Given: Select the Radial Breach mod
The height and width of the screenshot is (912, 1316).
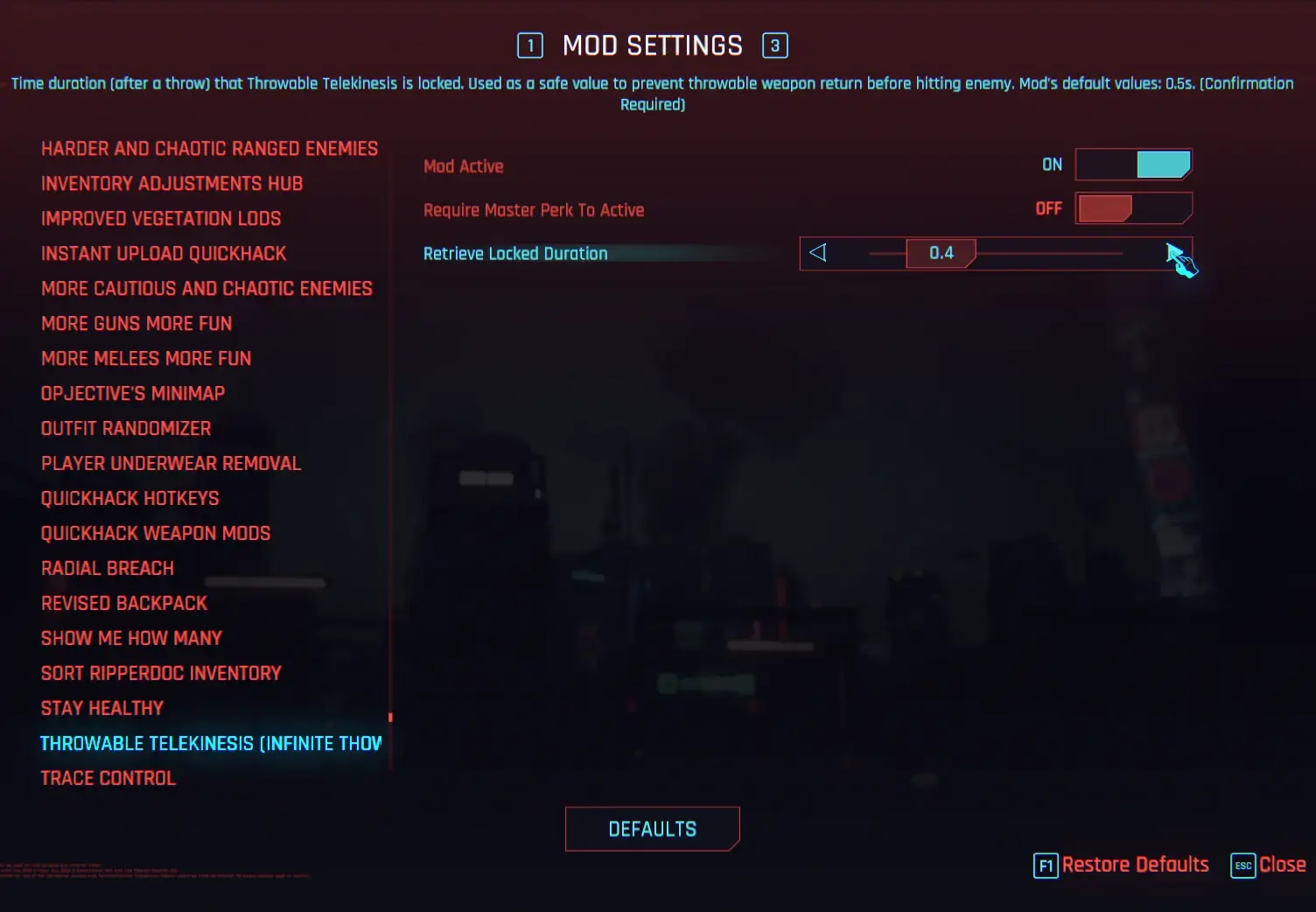Looking at the screenshot, I should (x=107, y=567).
